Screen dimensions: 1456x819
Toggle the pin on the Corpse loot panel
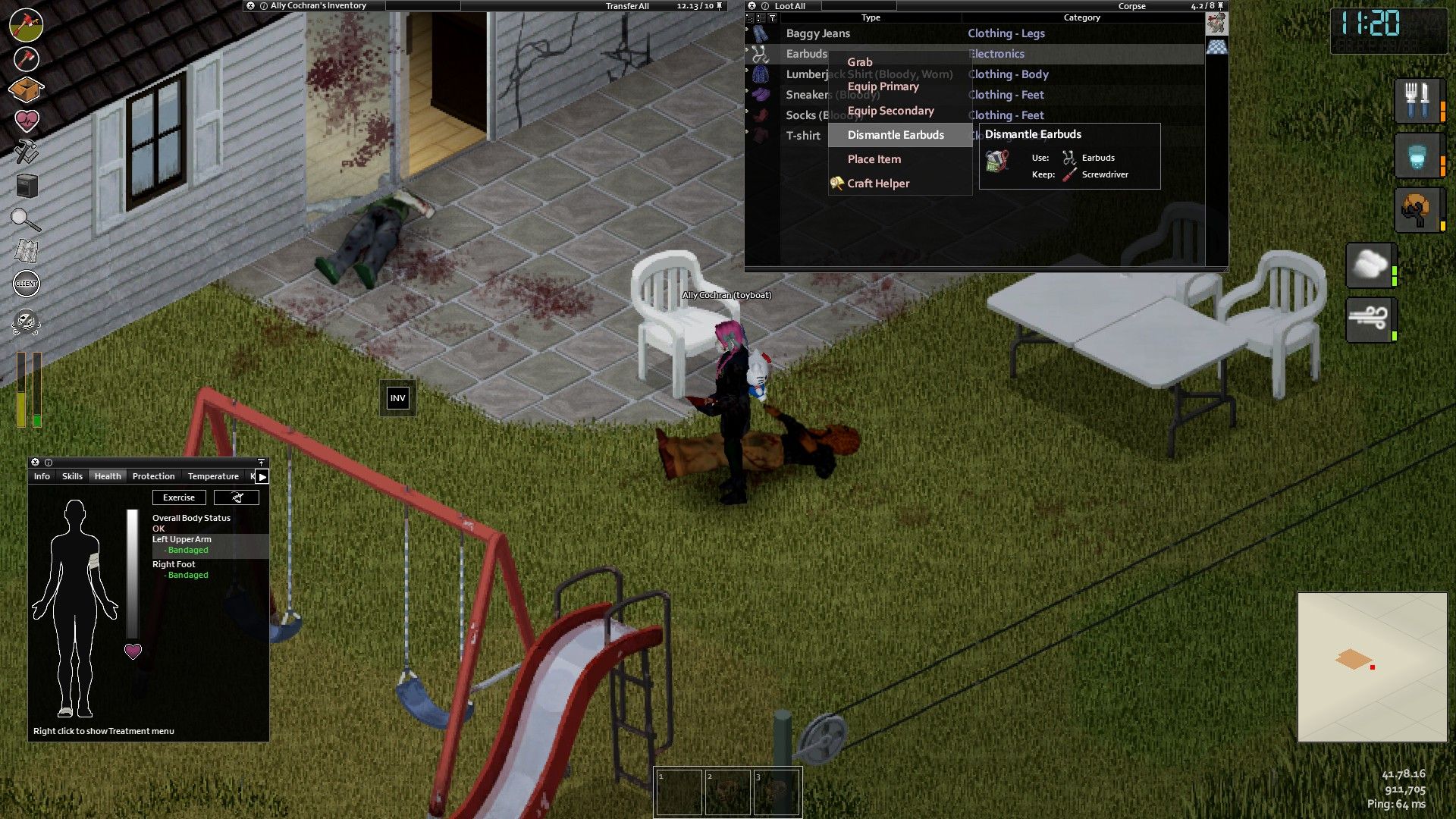tap(1221, 7)
